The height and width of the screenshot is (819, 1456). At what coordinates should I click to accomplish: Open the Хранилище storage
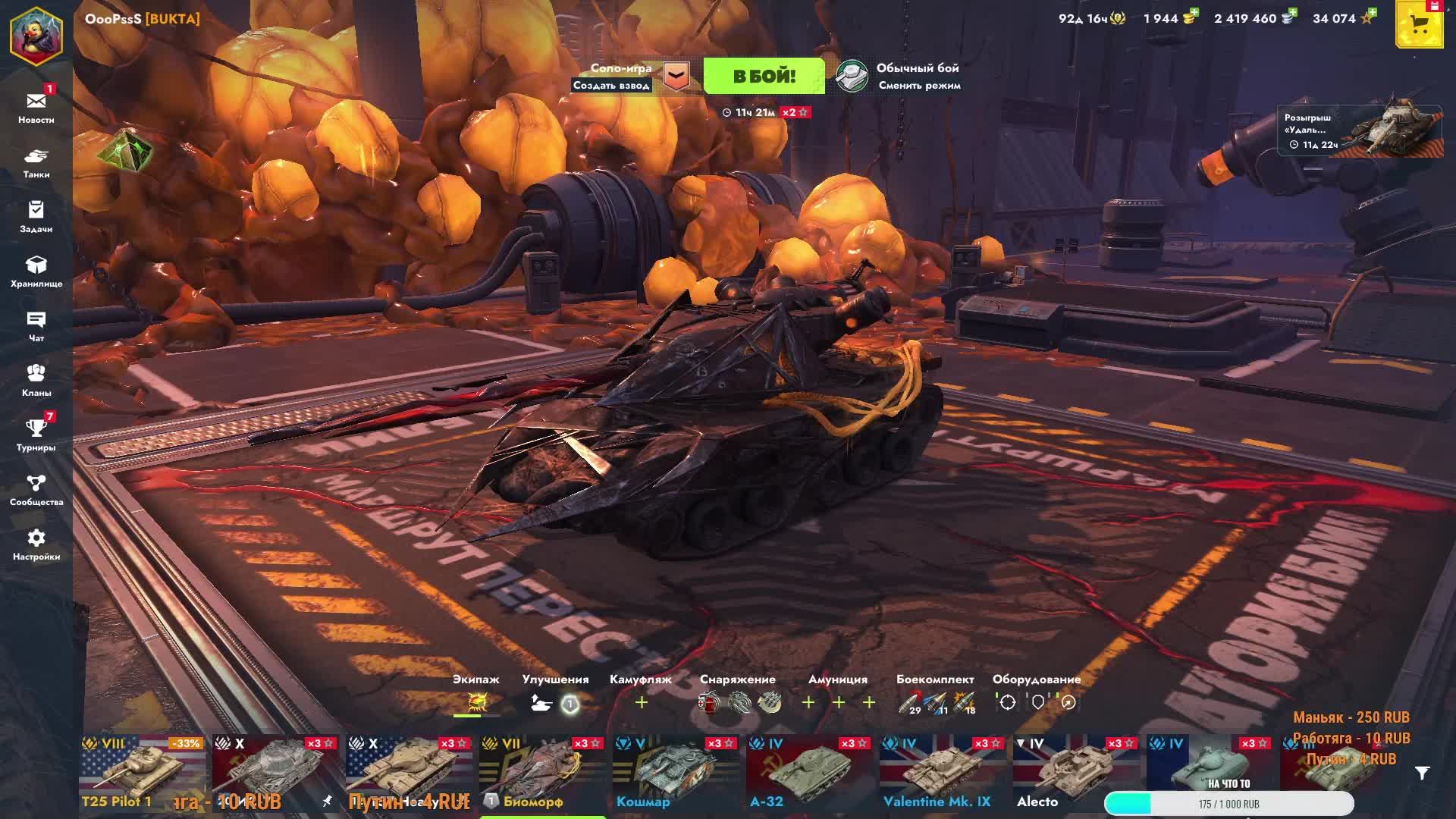click(x=36, y=271)
